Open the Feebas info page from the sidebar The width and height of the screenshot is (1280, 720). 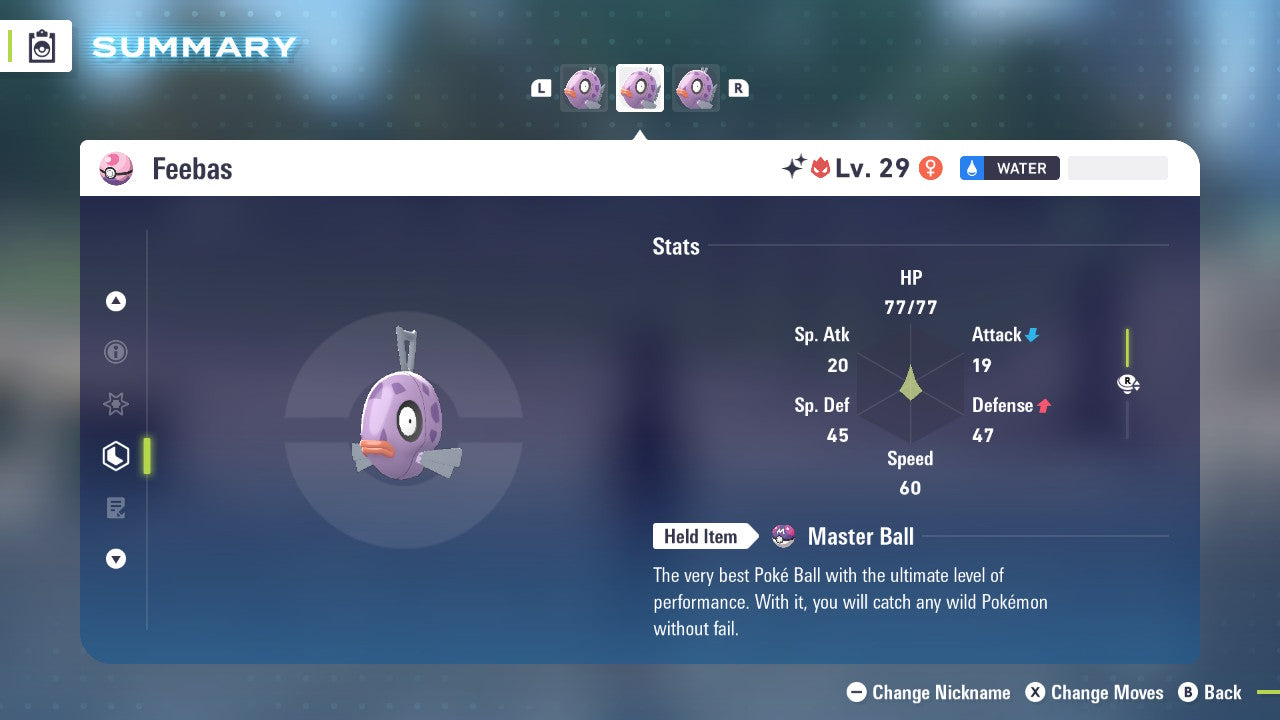tap(116, 352)
